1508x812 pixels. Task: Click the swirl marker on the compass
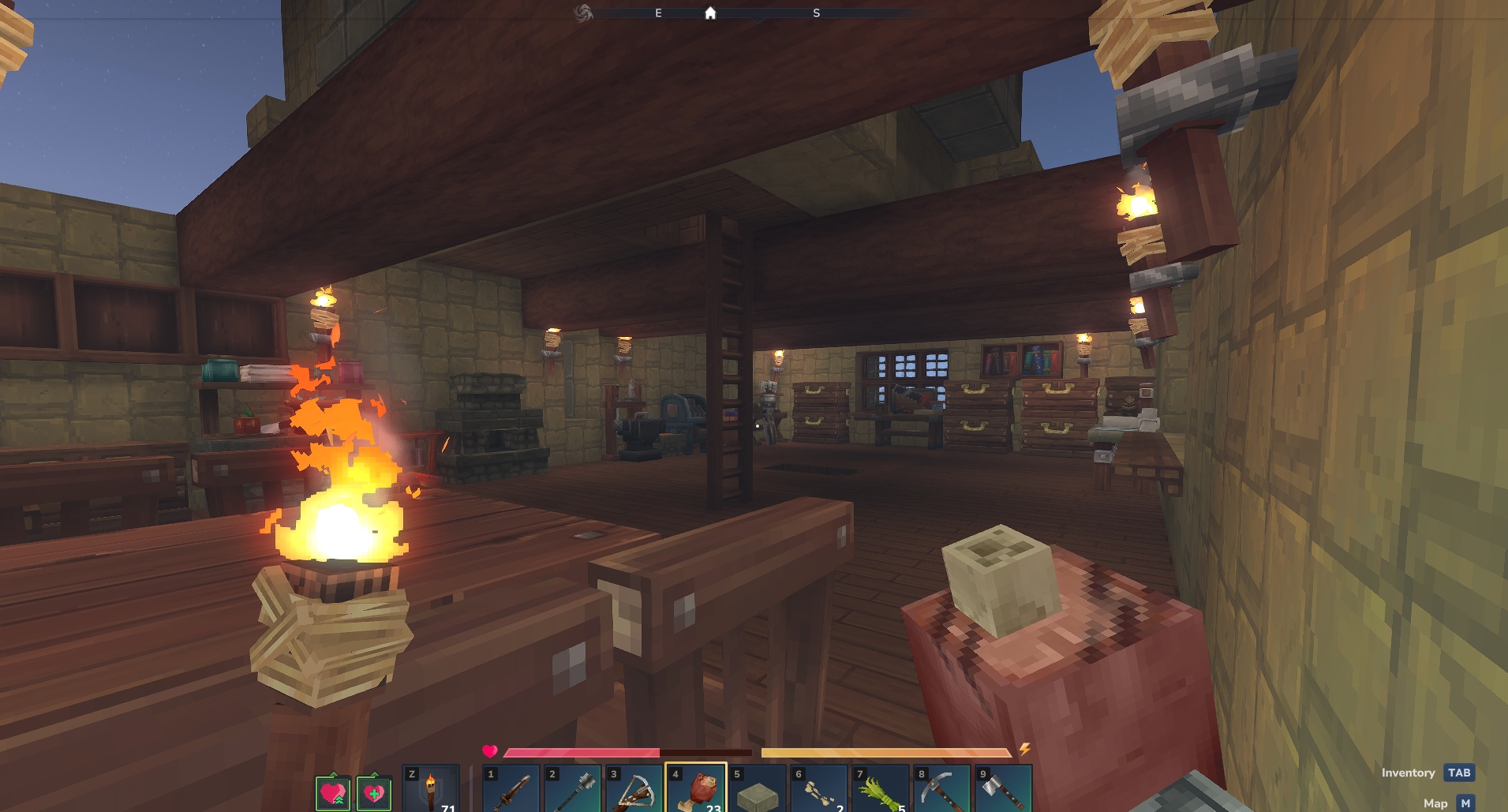[x=583, y=13]
